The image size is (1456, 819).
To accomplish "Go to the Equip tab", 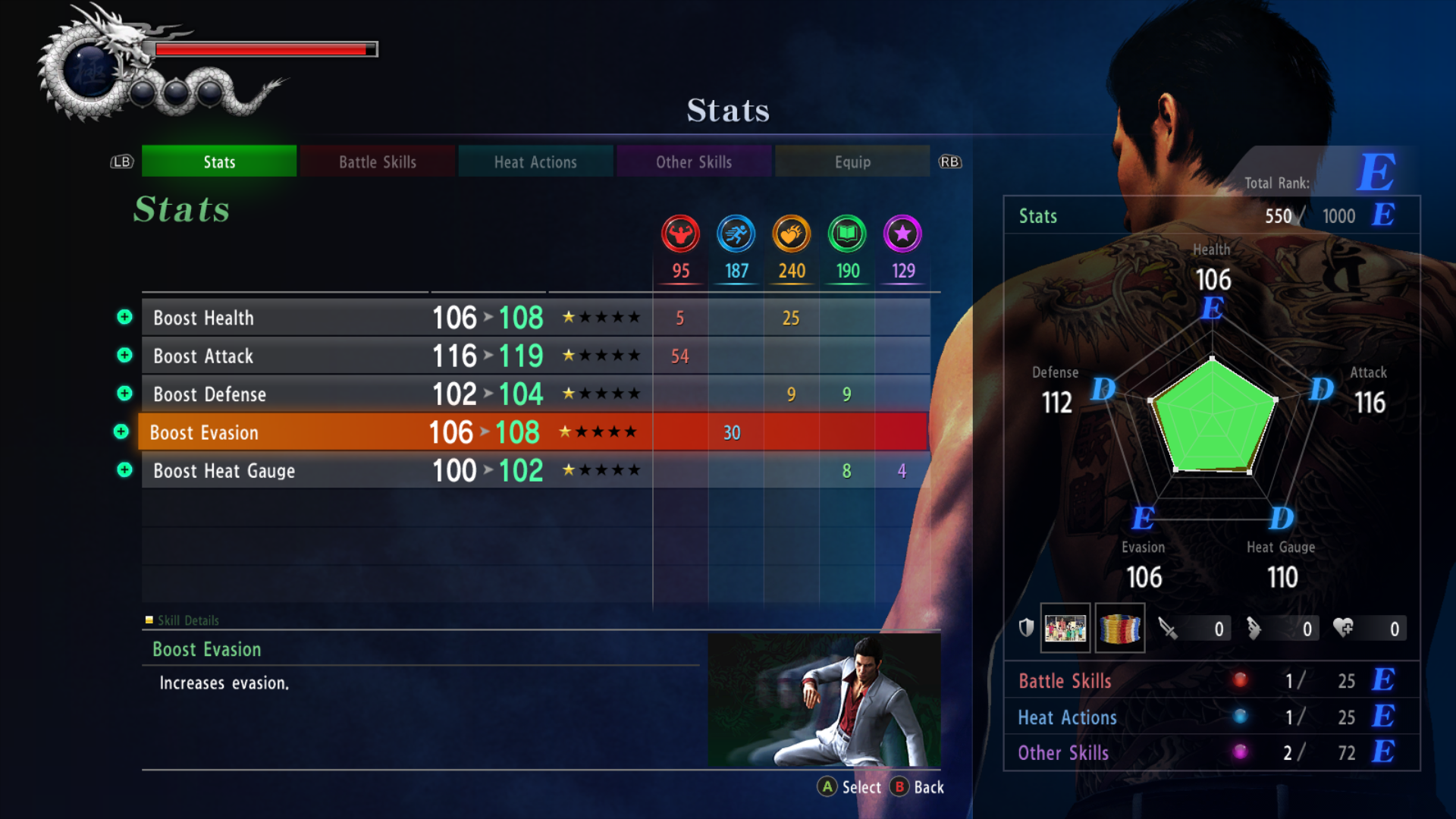I will click(x=852, y=162).
